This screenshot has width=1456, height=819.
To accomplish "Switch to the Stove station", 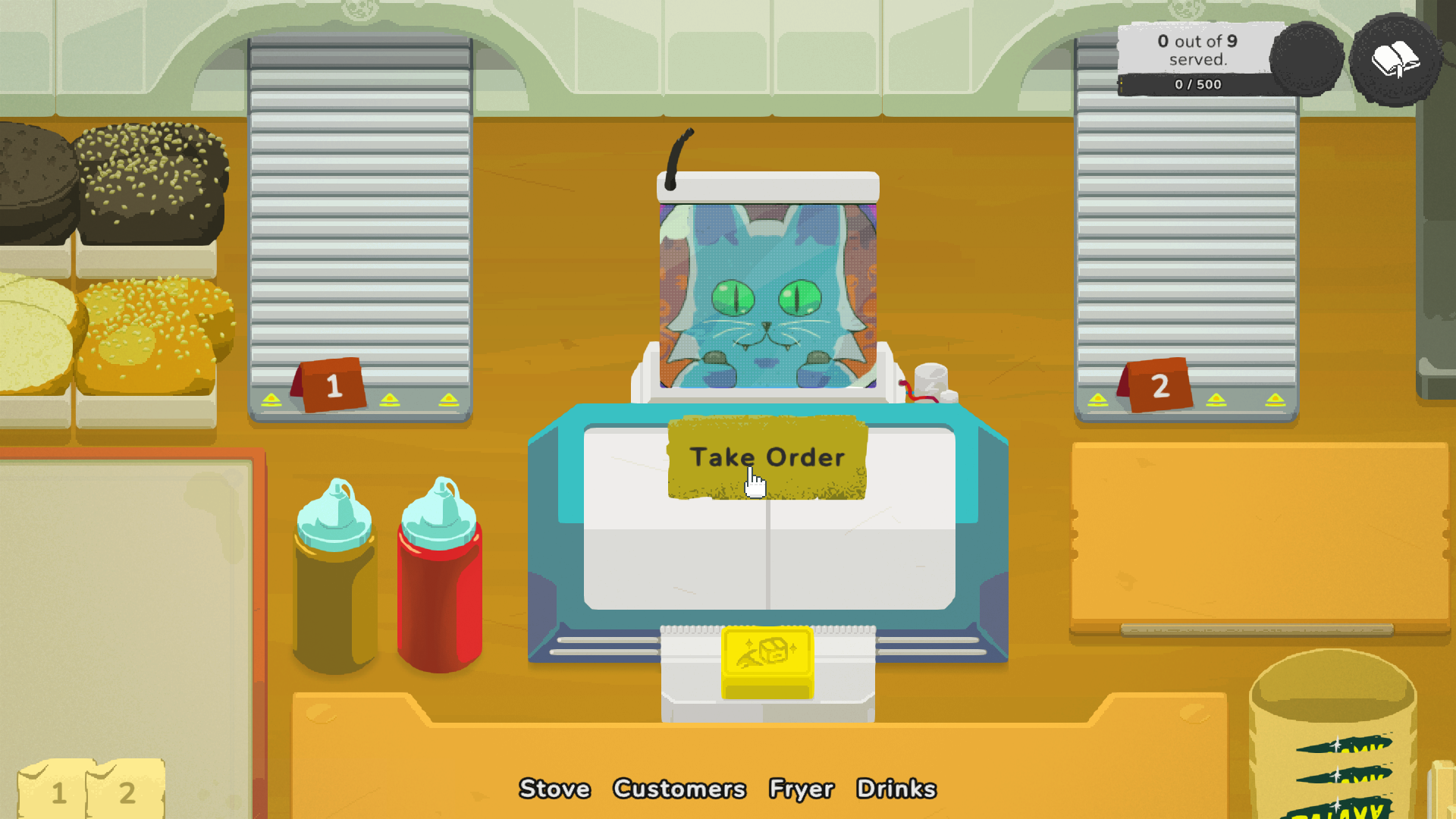I will point(554,789).
